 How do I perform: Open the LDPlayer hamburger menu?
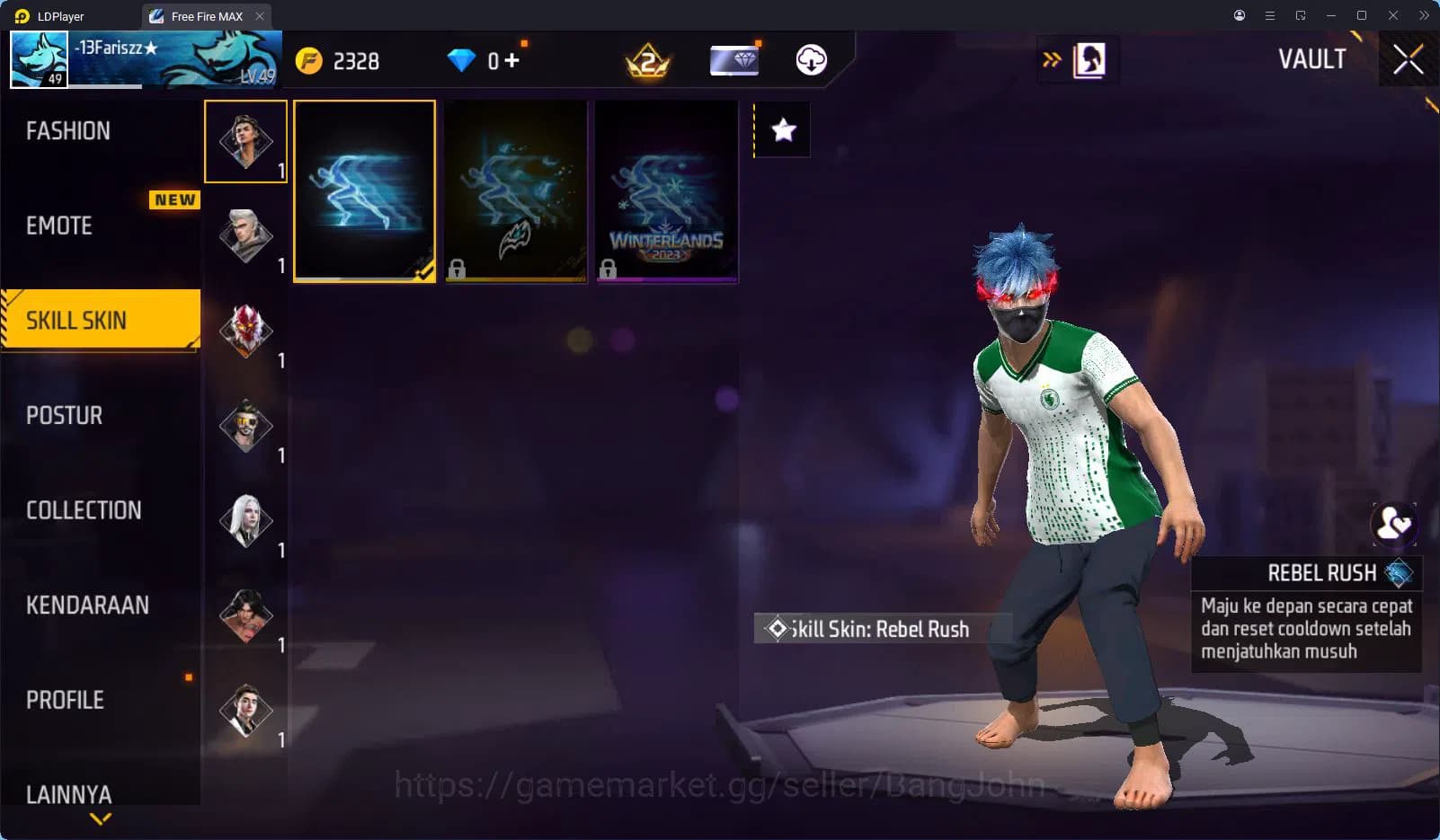tap(1269, 15)
